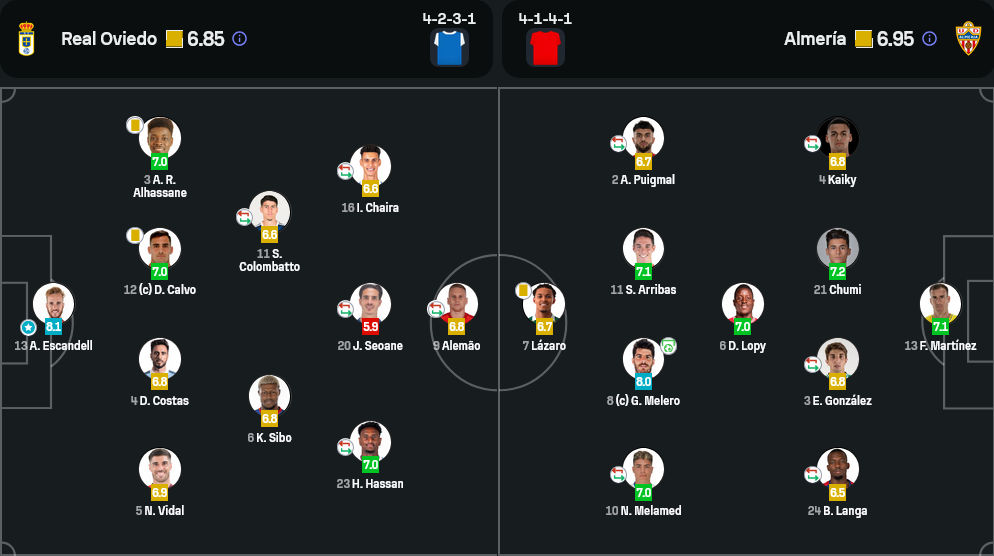View K. Sibo's player card
994x556 pixels.
tap(270, 397)
